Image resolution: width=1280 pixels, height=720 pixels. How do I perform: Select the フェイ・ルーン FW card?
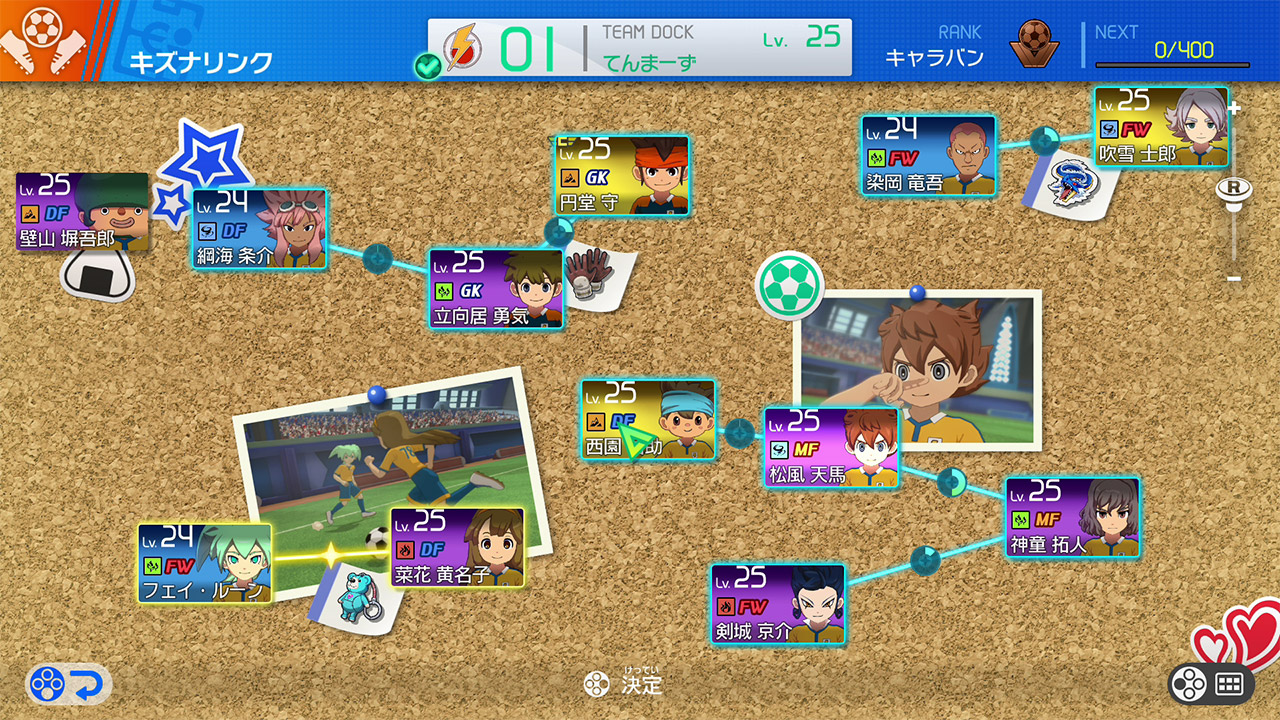pyautogui.click(x=205, y=564)
